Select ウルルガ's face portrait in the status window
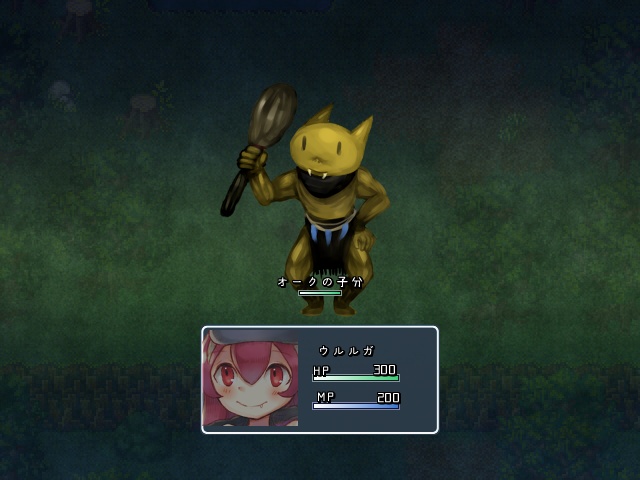Image resolution: width=640 pixels, height=480 pixels. point(251,380)
